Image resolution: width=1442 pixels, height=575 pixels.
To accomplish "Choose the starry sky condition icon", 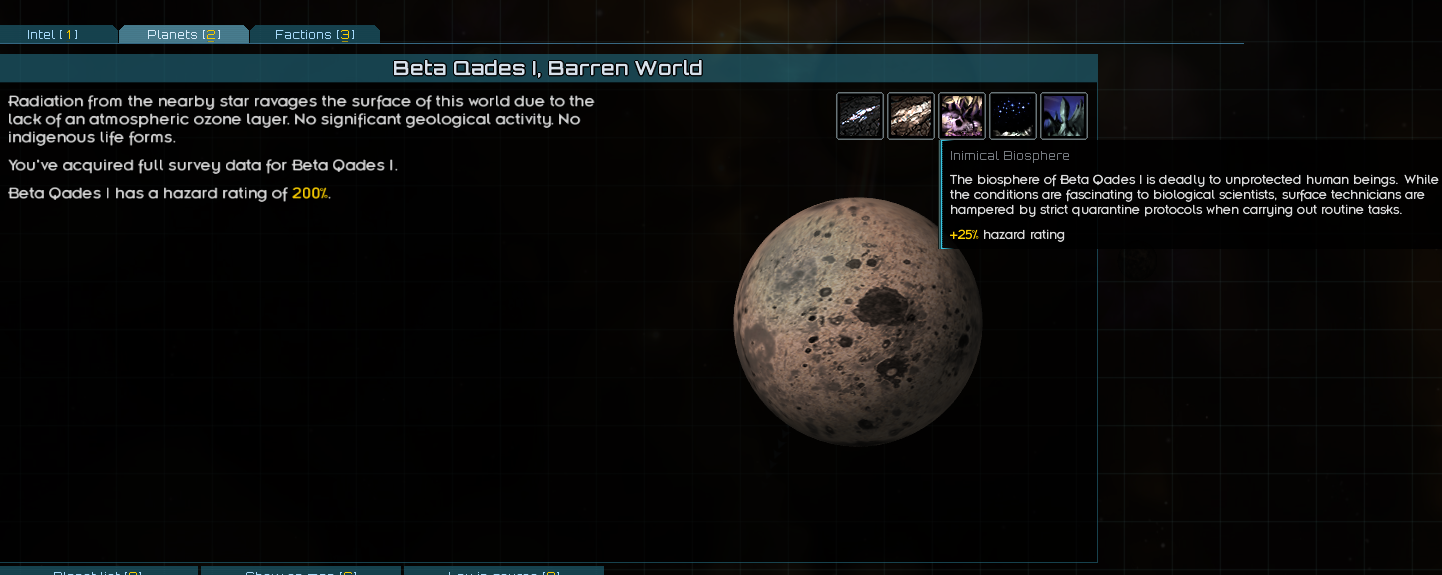I will [x=1013, y=116].
